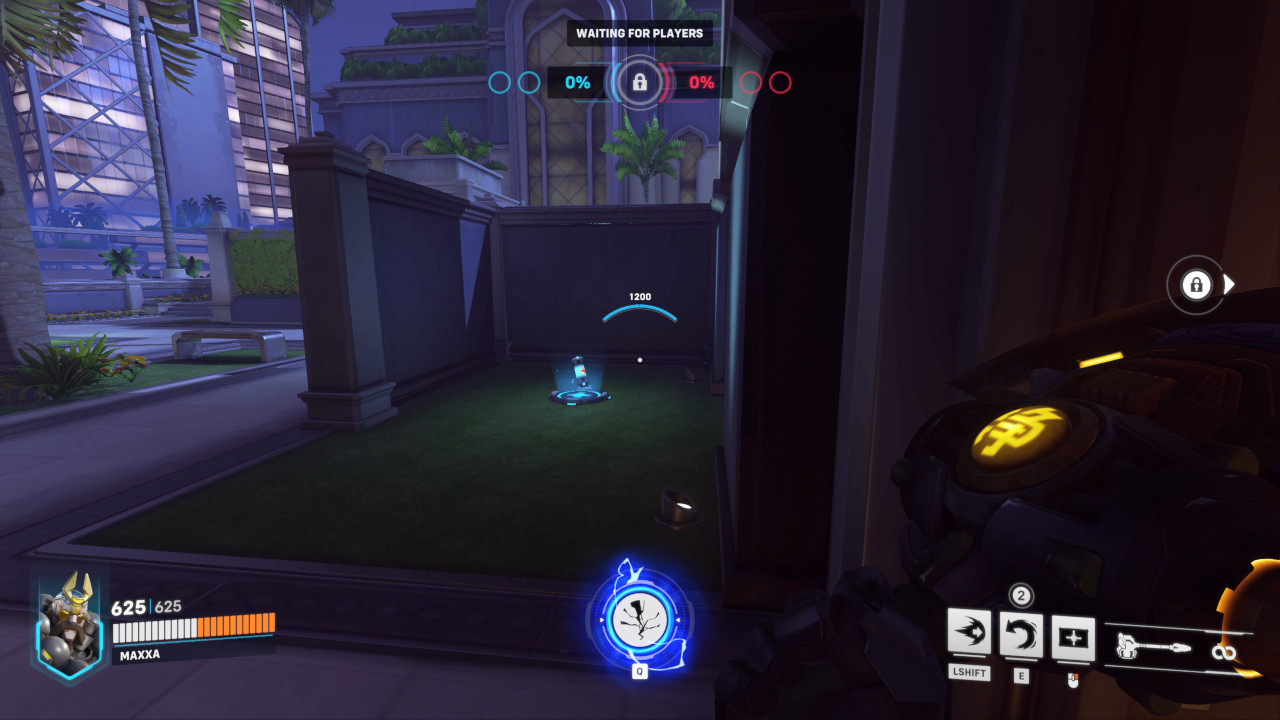Click the Fire Strike ability icon
Screen dimensions: 1280x720
1019,635
